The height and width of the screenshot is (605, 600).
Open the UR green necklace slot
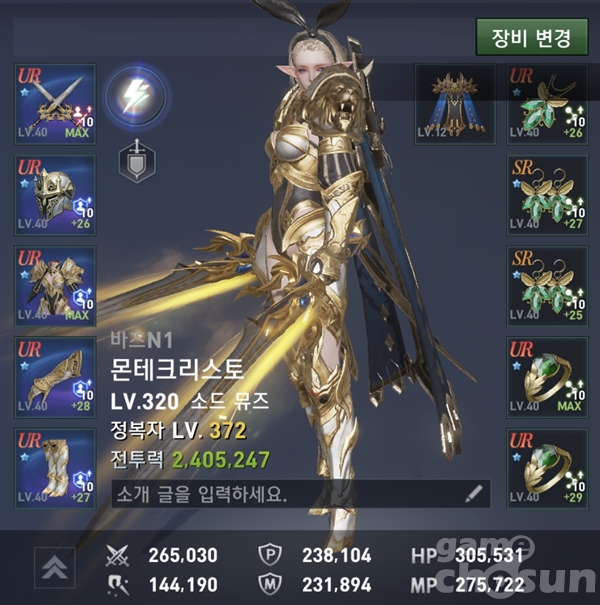click(x=546, y=105)
